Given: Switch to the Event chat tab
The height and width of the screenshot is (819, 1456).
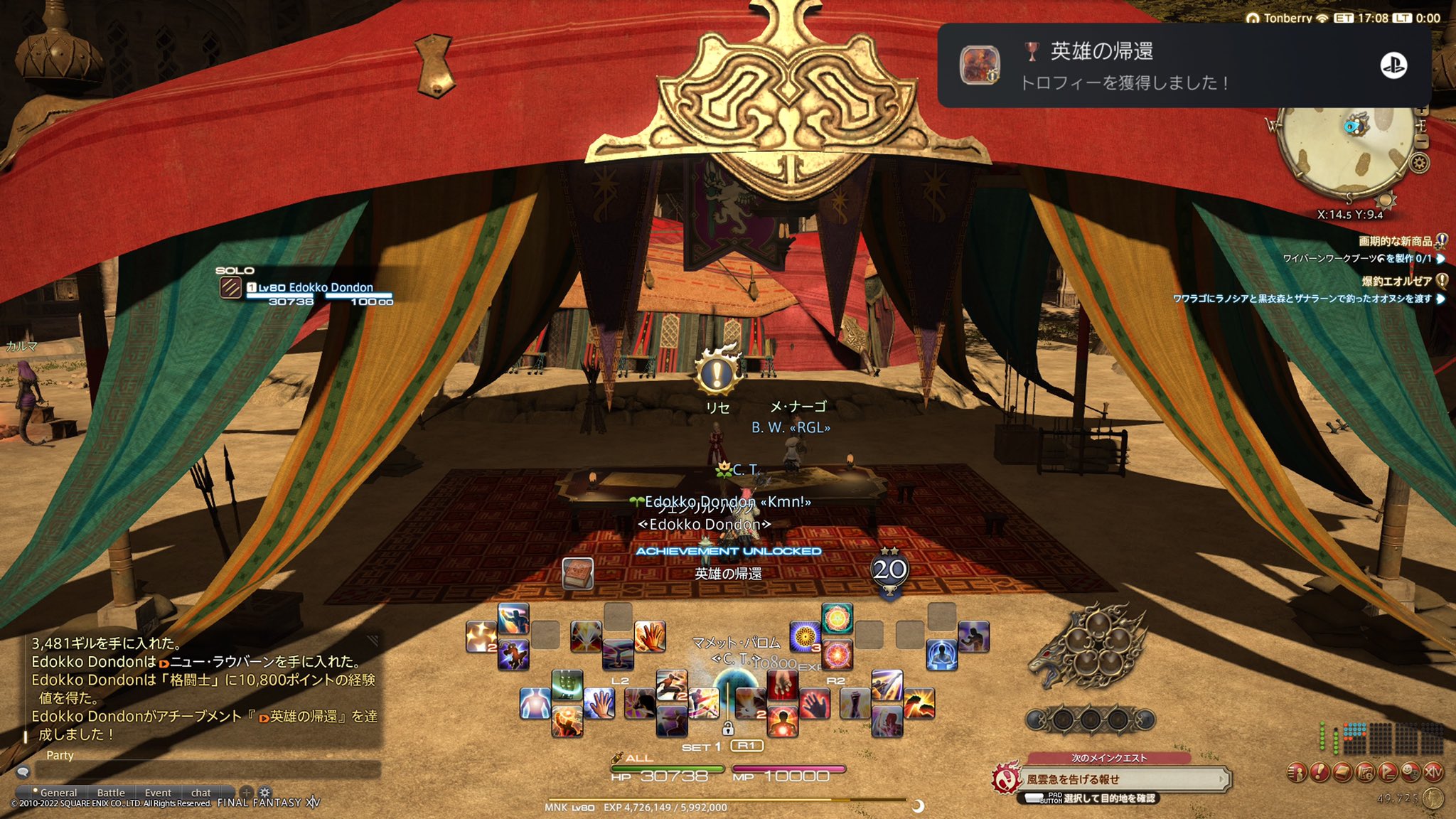Looking at the screenshot, I should click(158, 793).
